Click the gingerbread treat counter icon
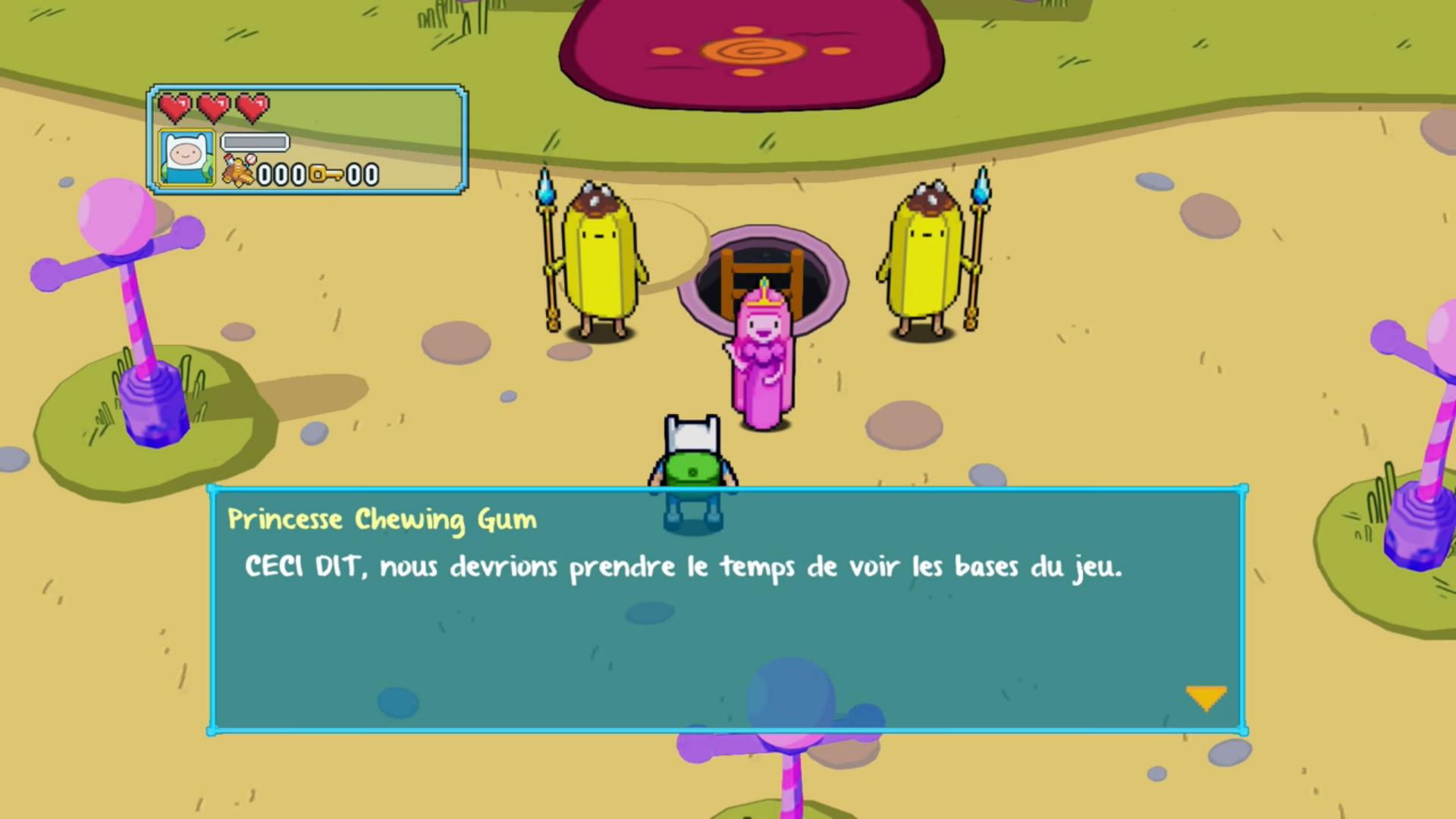The image size is (1456, 819). click(237, 171)
